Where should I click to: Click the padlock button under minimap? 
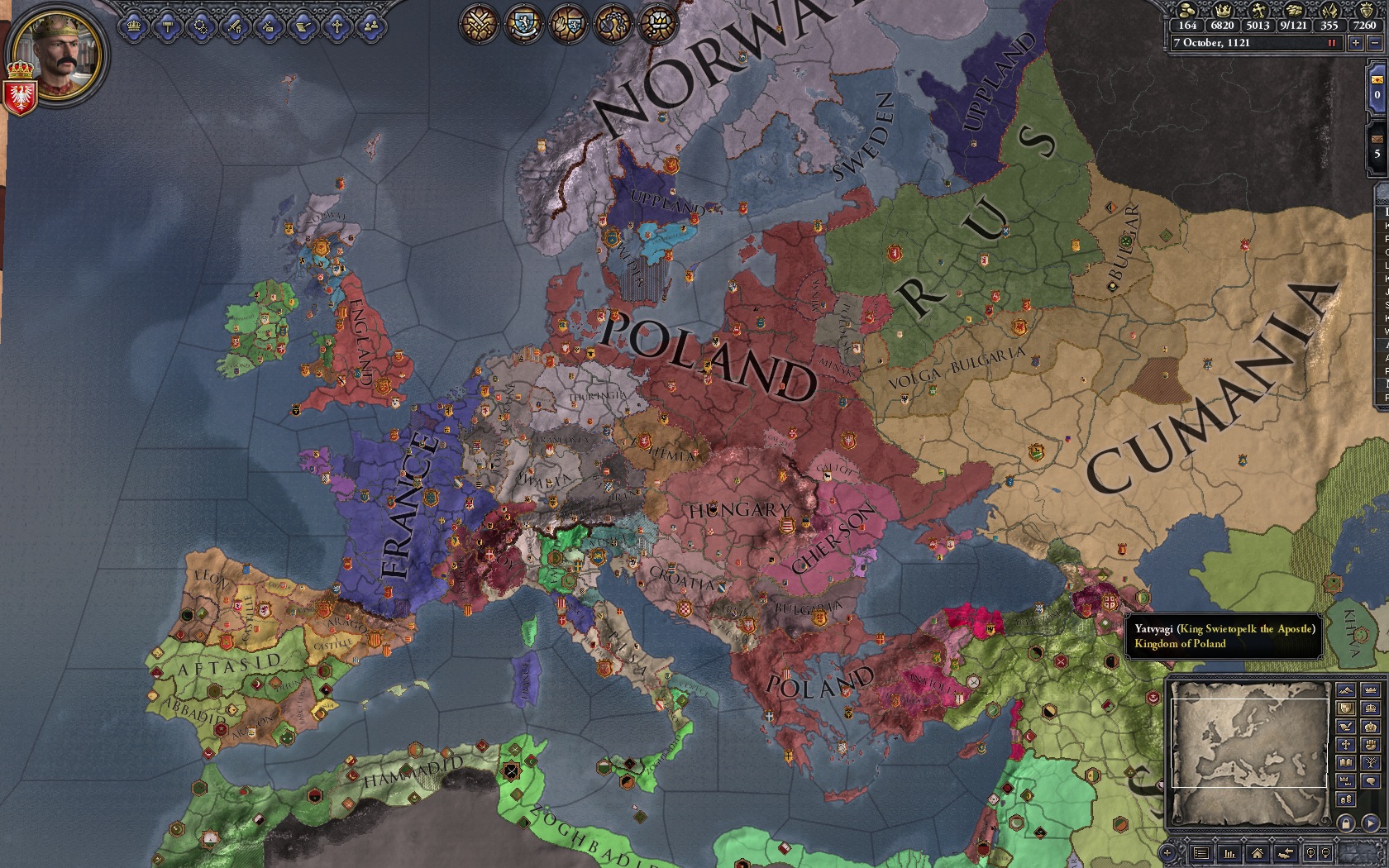tap(1346, 823)
